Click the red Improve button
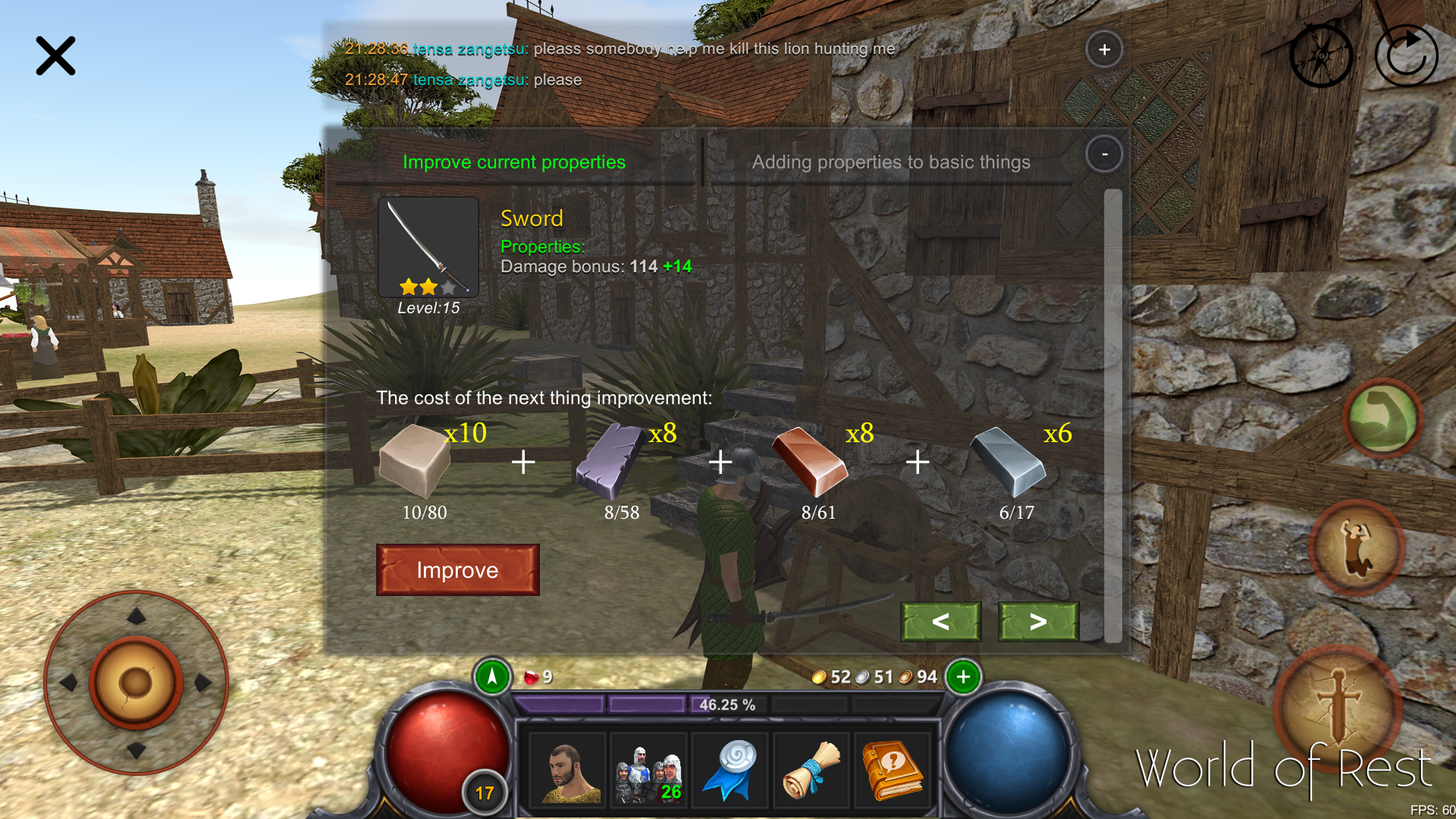This screenshot has height=819, width=1456. (x=457, y=570)
